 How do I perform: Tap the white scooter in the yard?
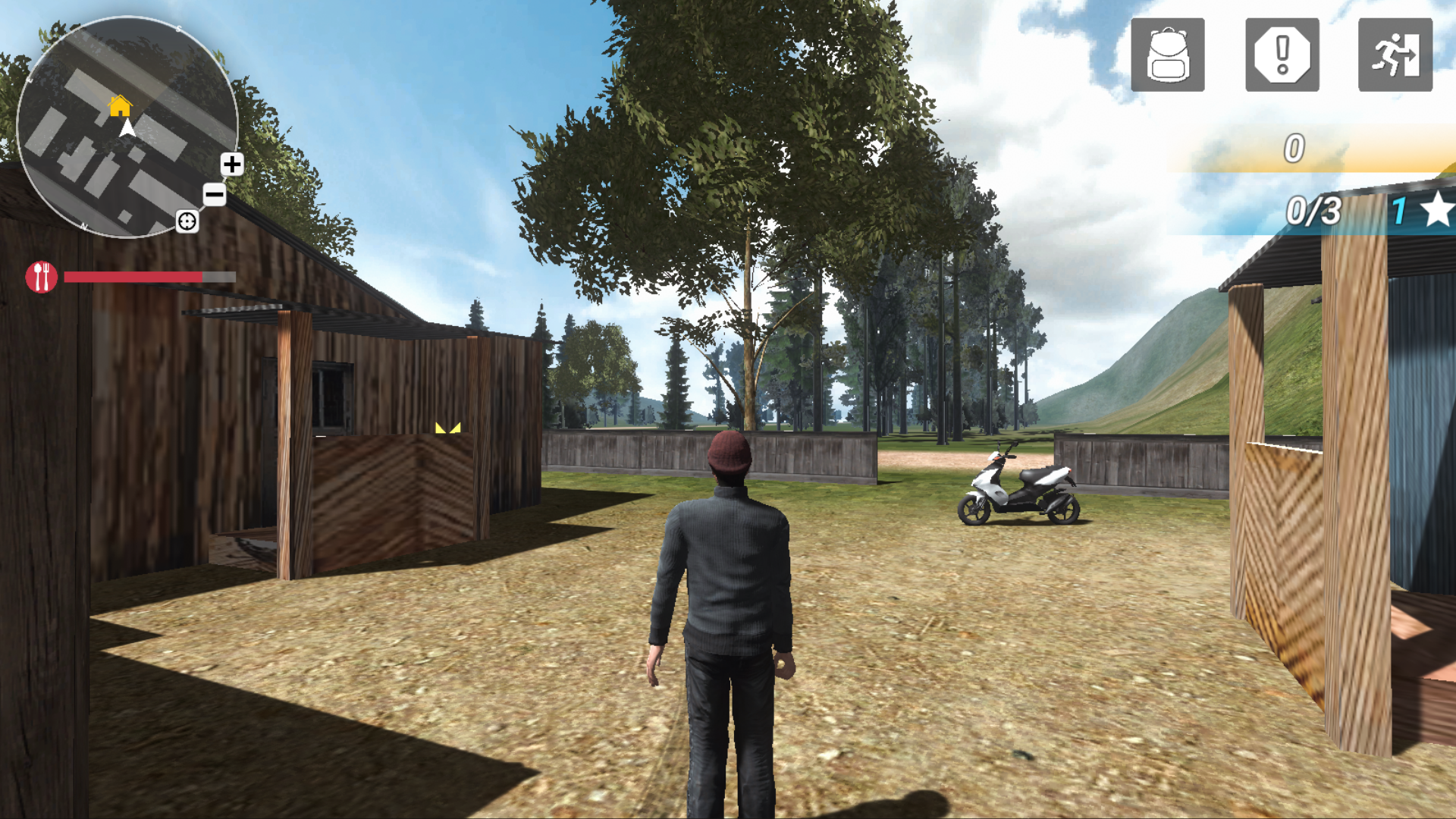(1020, 485)
